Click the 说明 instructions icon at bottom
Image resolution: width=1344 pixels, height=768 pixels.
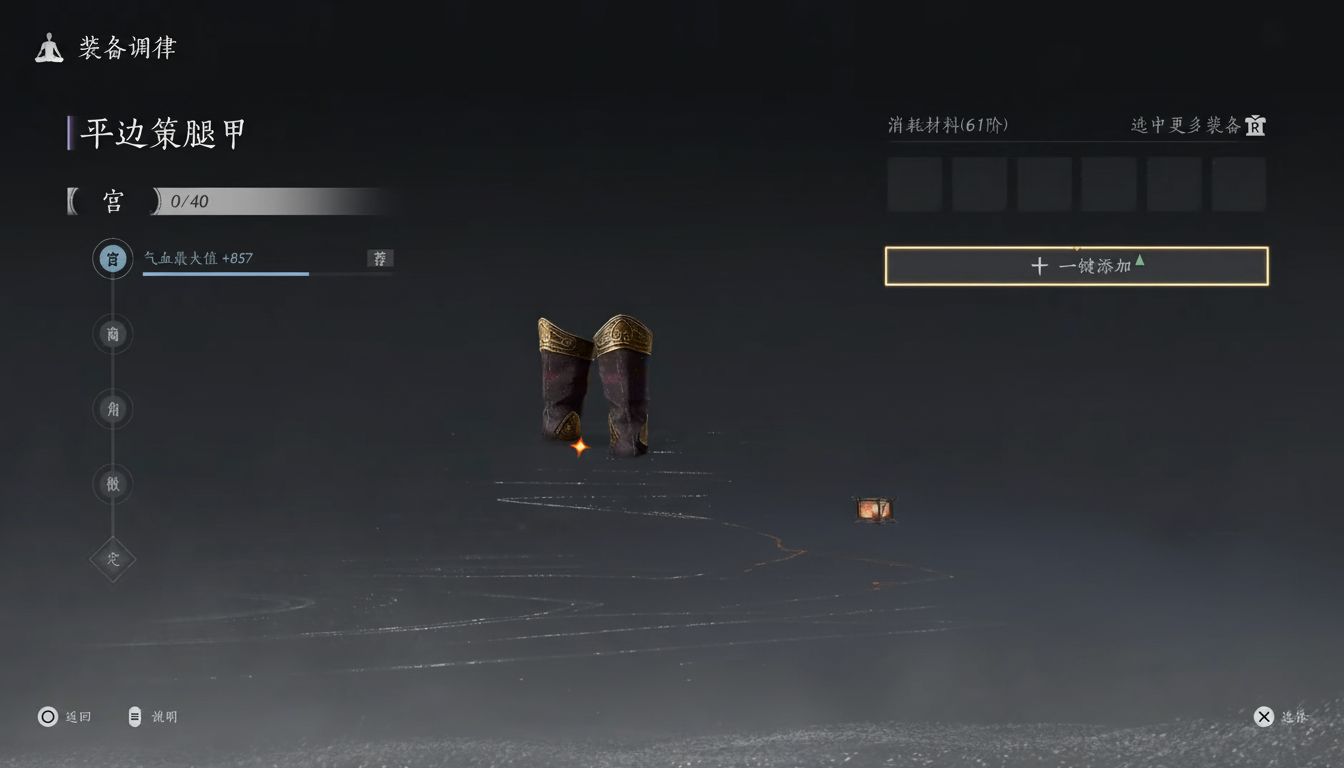[133, 716]
